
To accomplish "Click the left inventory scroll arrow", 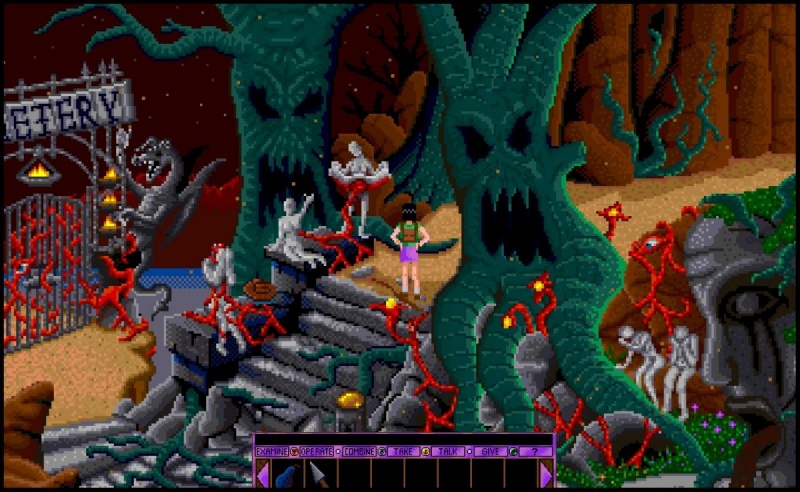I will click(x=262, y=474).
